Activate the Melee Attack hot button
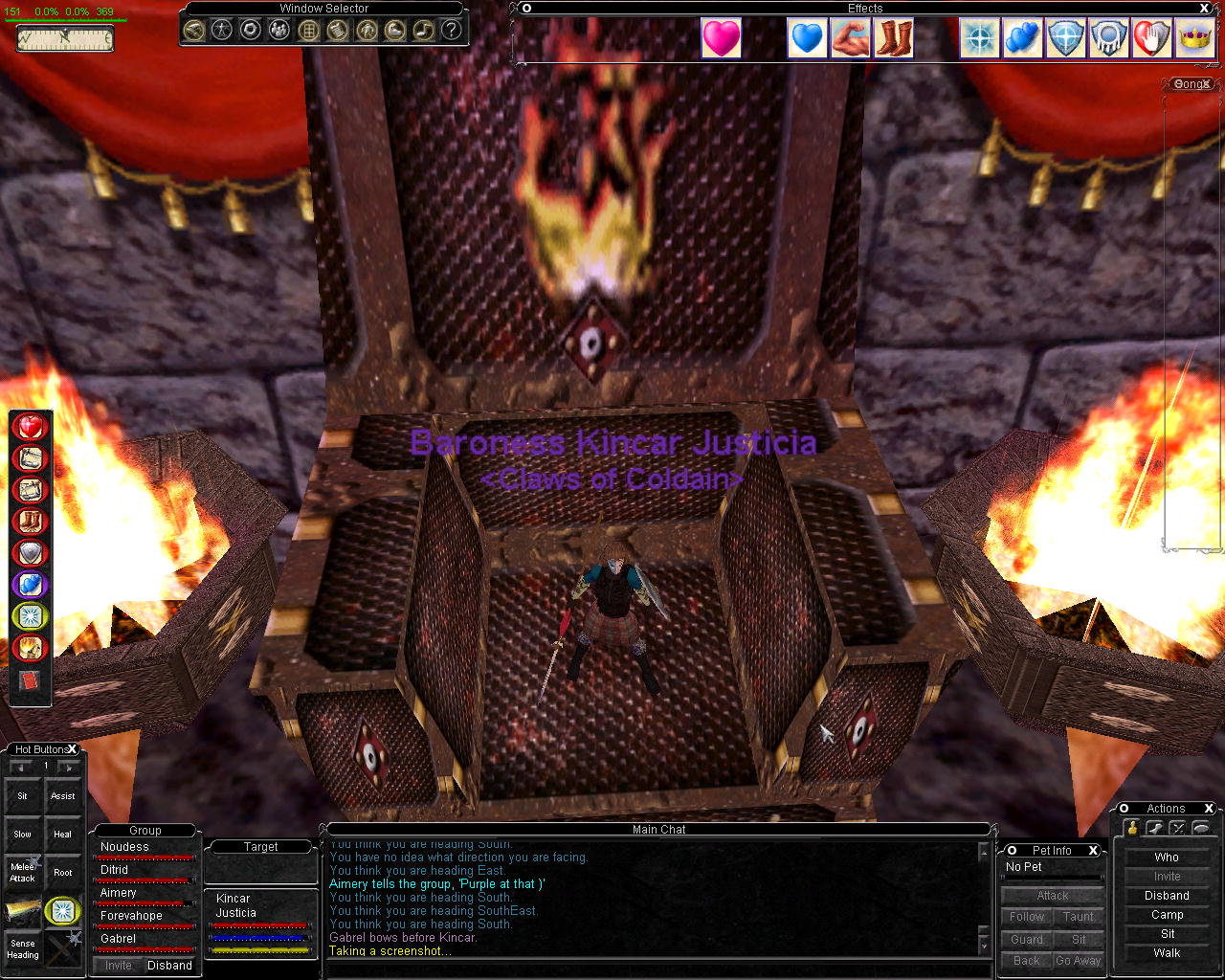1225x980 pixels. pos(23,872)
